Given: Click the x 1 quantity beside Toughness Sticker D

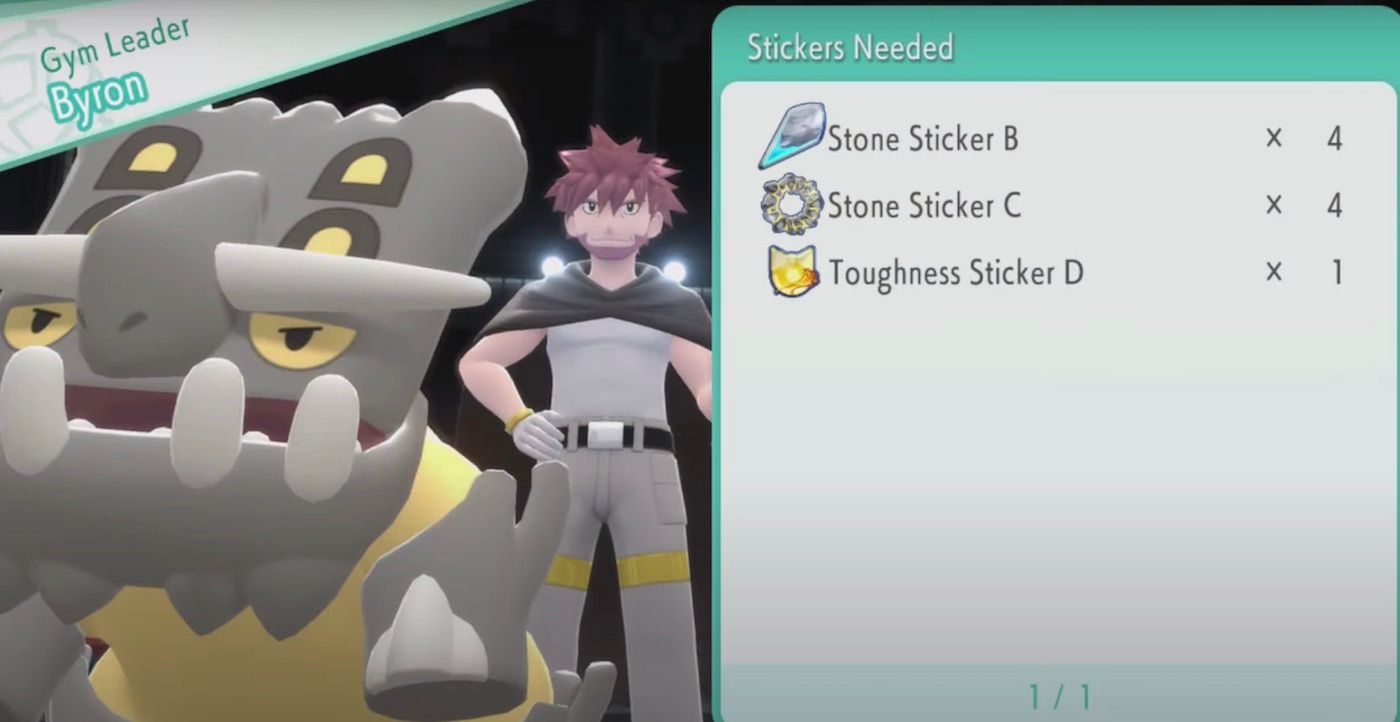Looking at the screenshot, I should [x=1305, y=272].
